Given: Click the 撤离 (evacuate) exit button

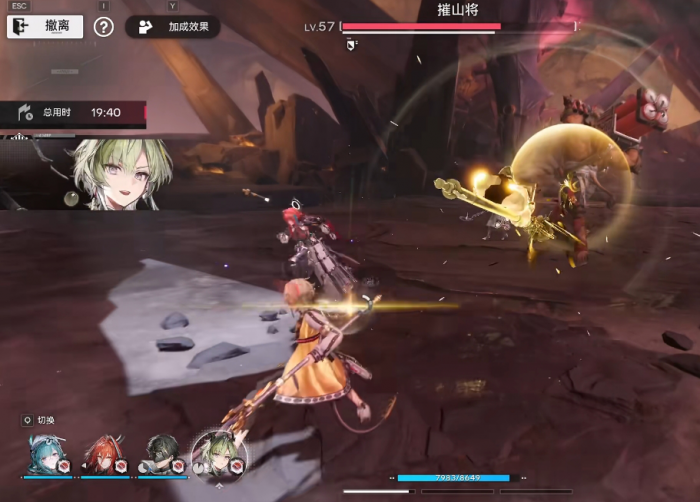Looking at the screenshot, I should pyautogui.click(x=45, y=26).
